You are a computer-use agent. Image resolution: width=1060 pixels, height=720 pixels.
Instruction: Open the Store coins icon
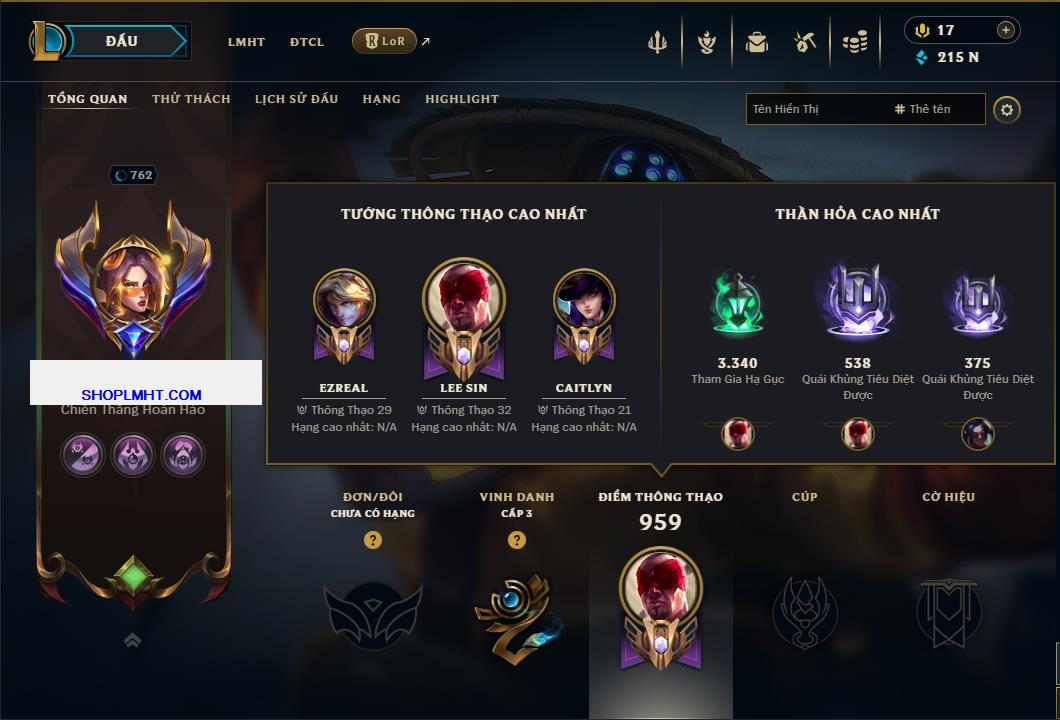point(854,42)
